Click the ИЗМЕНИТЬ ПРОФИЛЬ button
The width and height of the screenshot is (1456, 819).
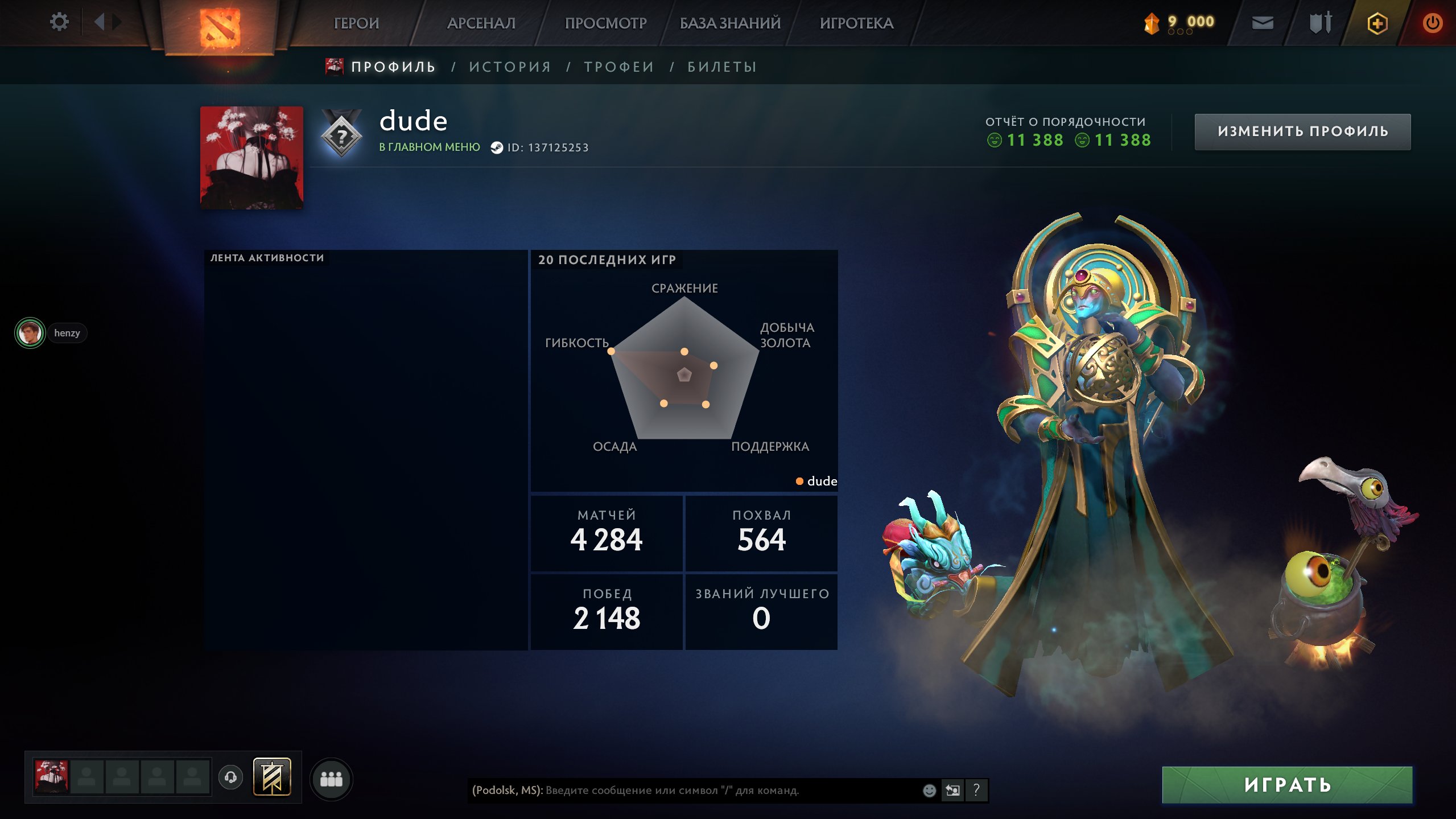(1302, 131)
